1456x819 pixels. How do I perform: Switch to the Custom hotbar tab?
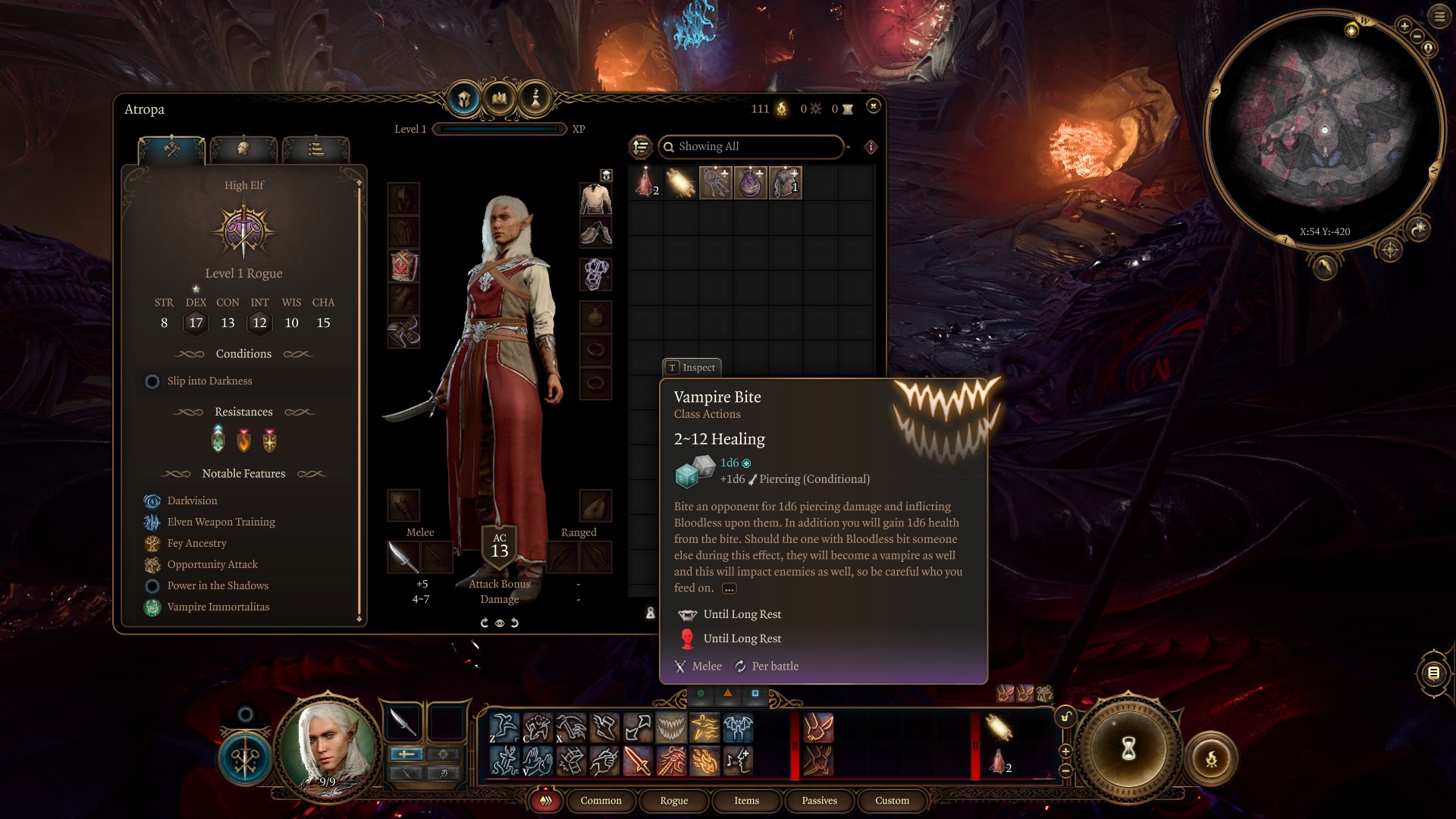click(x=892, y=800)
